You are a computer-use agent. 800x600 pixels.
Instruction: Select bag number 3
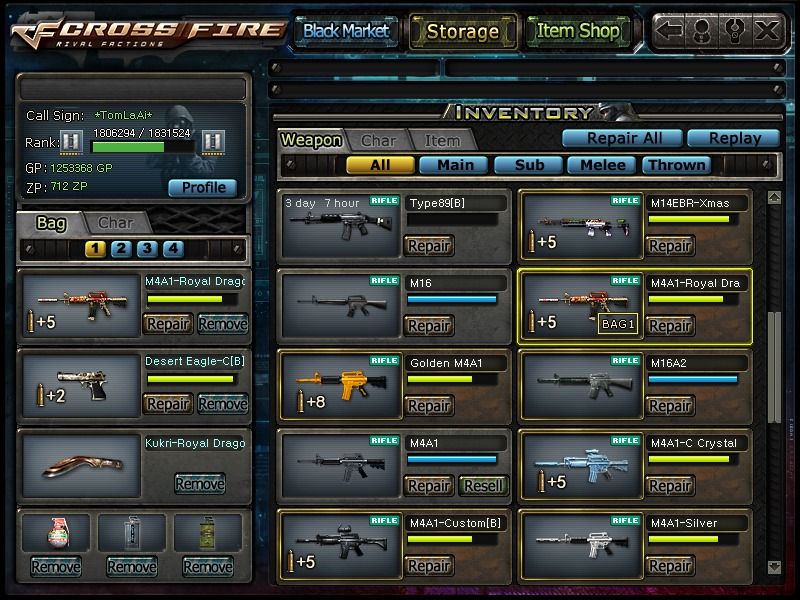coord(147,249)
